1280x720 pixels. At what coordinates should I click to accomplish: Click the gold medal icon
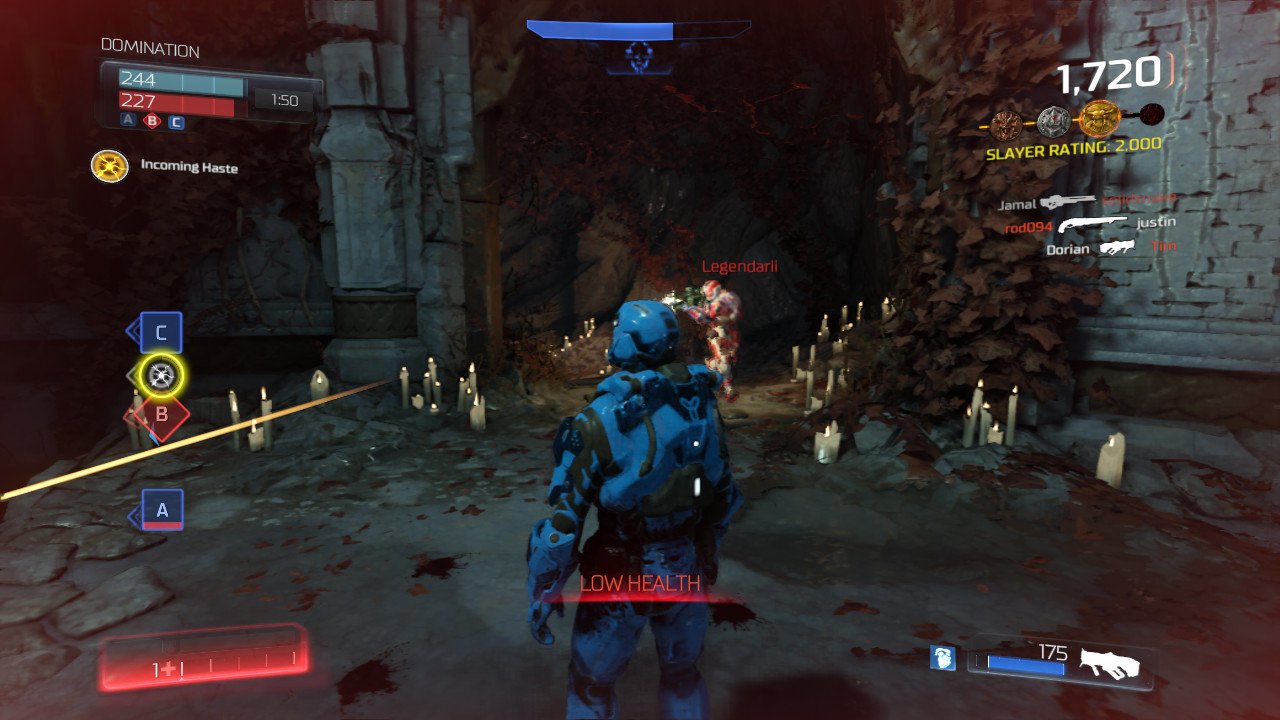[x=1099, y=119]
